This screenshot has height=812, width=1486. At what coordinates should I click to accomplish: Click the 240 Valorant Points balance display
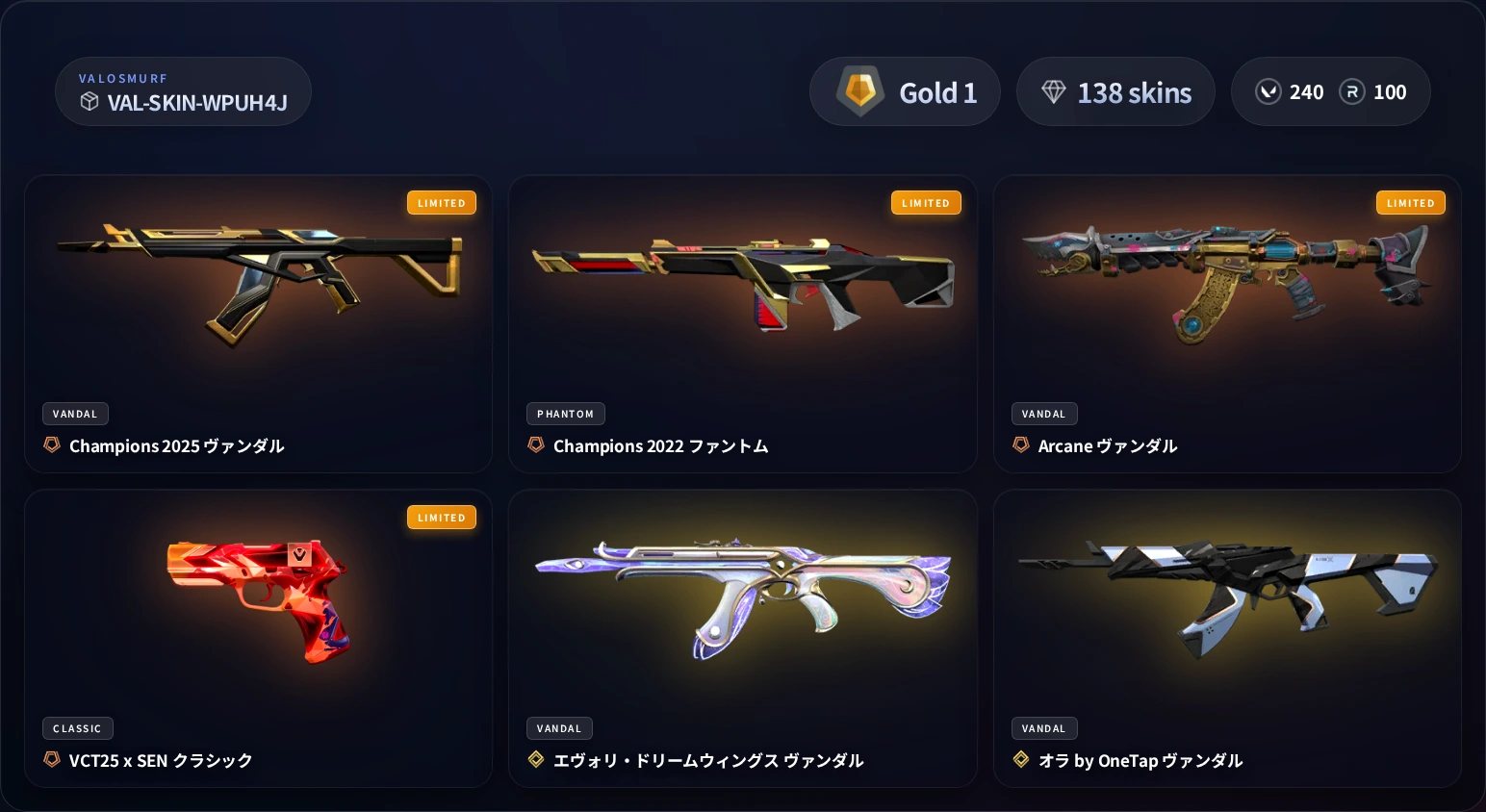[1290, 91]
